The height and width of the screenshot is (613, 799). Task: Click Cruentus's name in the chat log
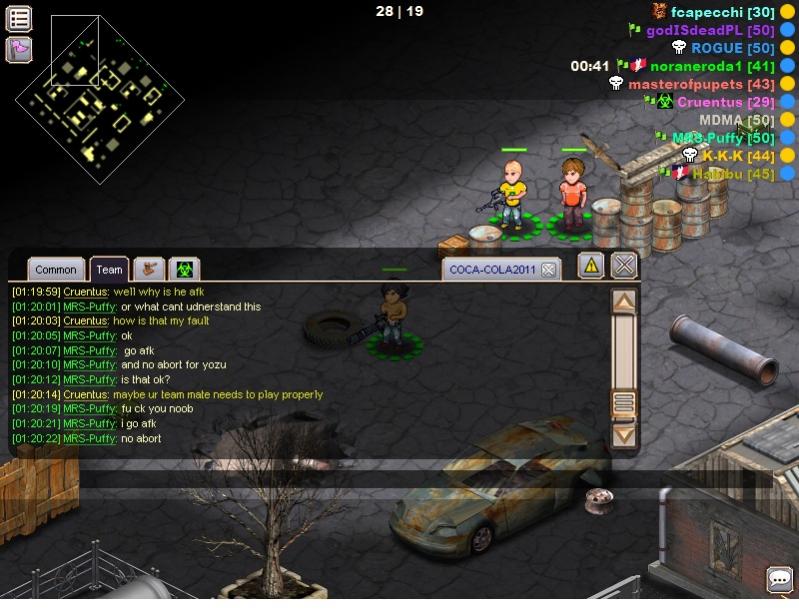[x=85, y=291]
